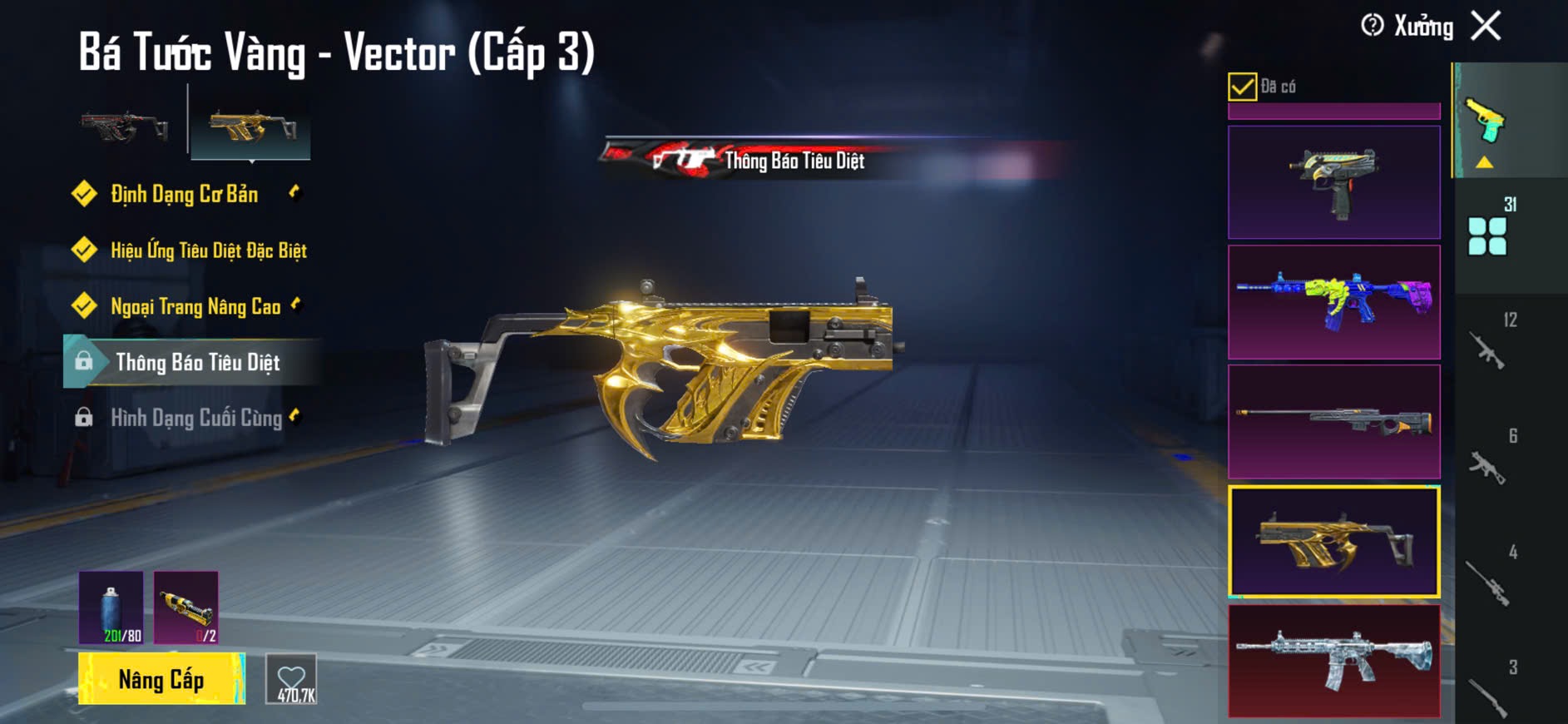
Task: Select the highlighted gold Vector skin tile
Action: [x=1333, y=542]
